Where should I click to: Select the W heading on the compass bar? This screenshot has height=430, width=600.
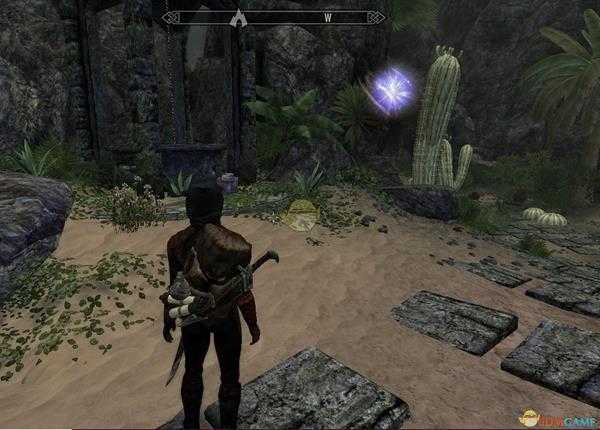pos(327,17)
